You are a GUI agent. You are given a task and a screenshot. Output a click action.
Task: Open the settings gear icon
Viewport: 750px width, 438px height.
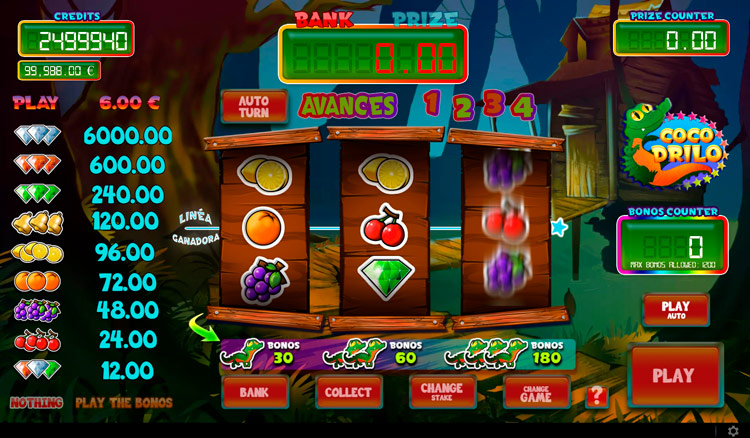coord(733,431)
